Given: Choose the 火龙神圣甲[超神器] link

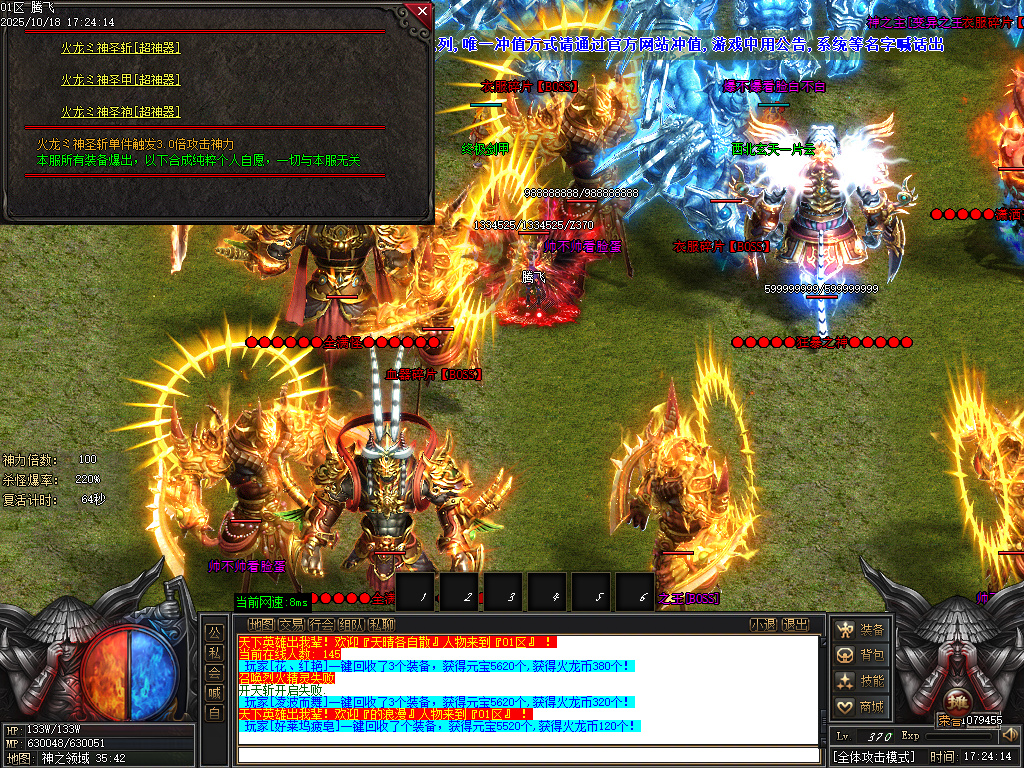Looking at the screenshot, I should coord(120,79).
